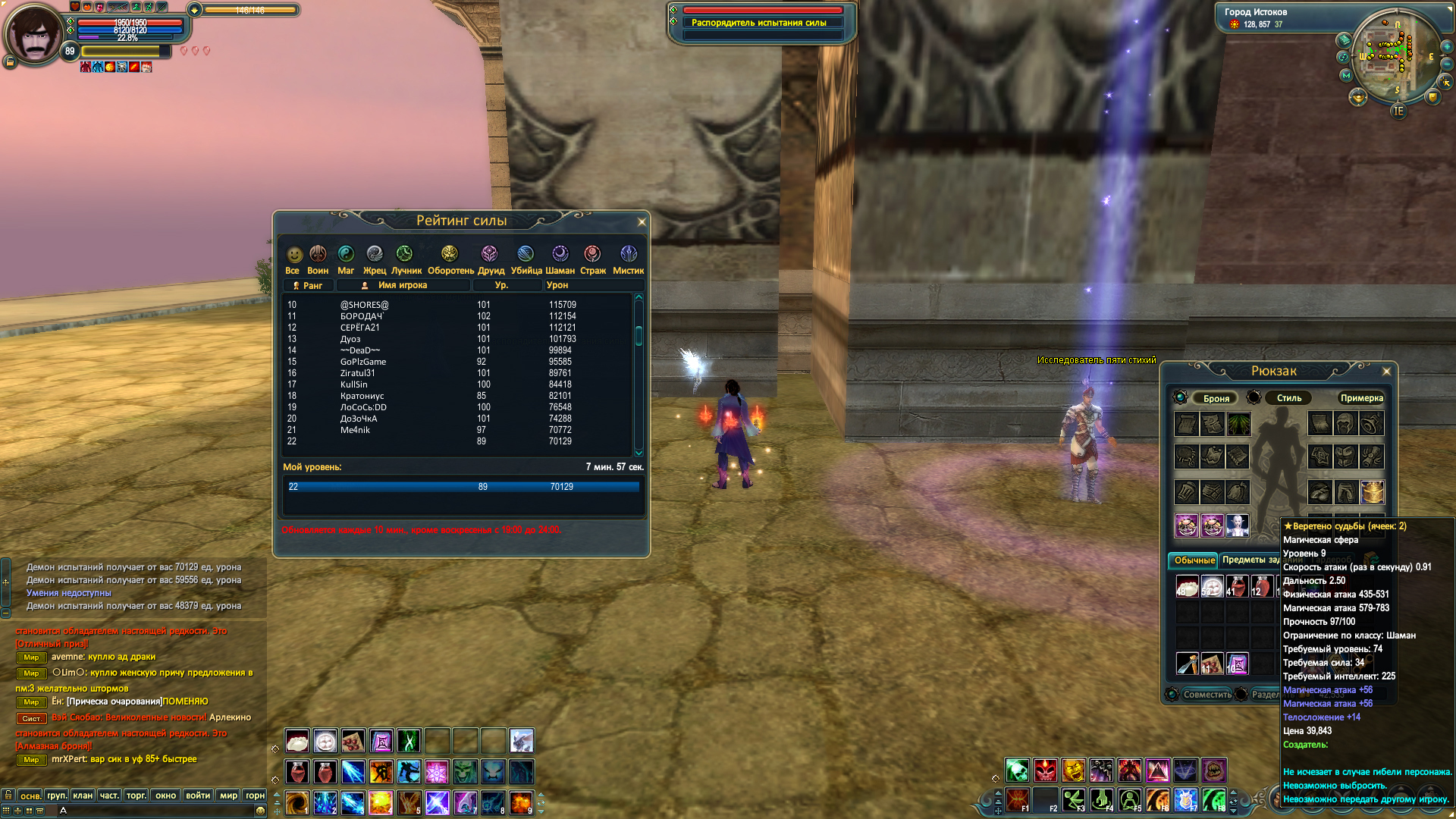Open the Обычные inventory tab
This screenshot has width=1456, height=819.
1194,560
